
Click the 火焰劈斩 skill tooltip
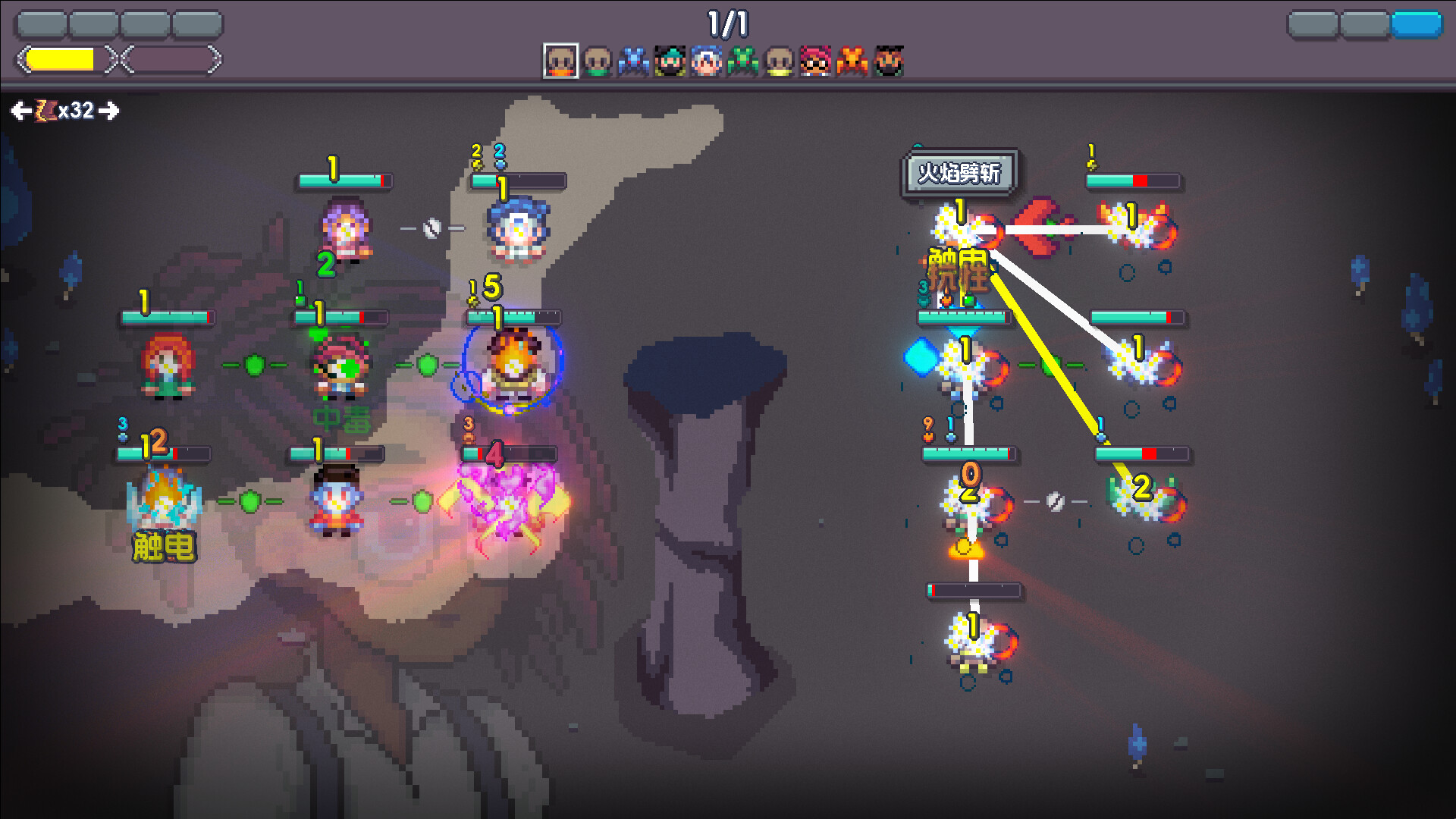click(961, 173)
